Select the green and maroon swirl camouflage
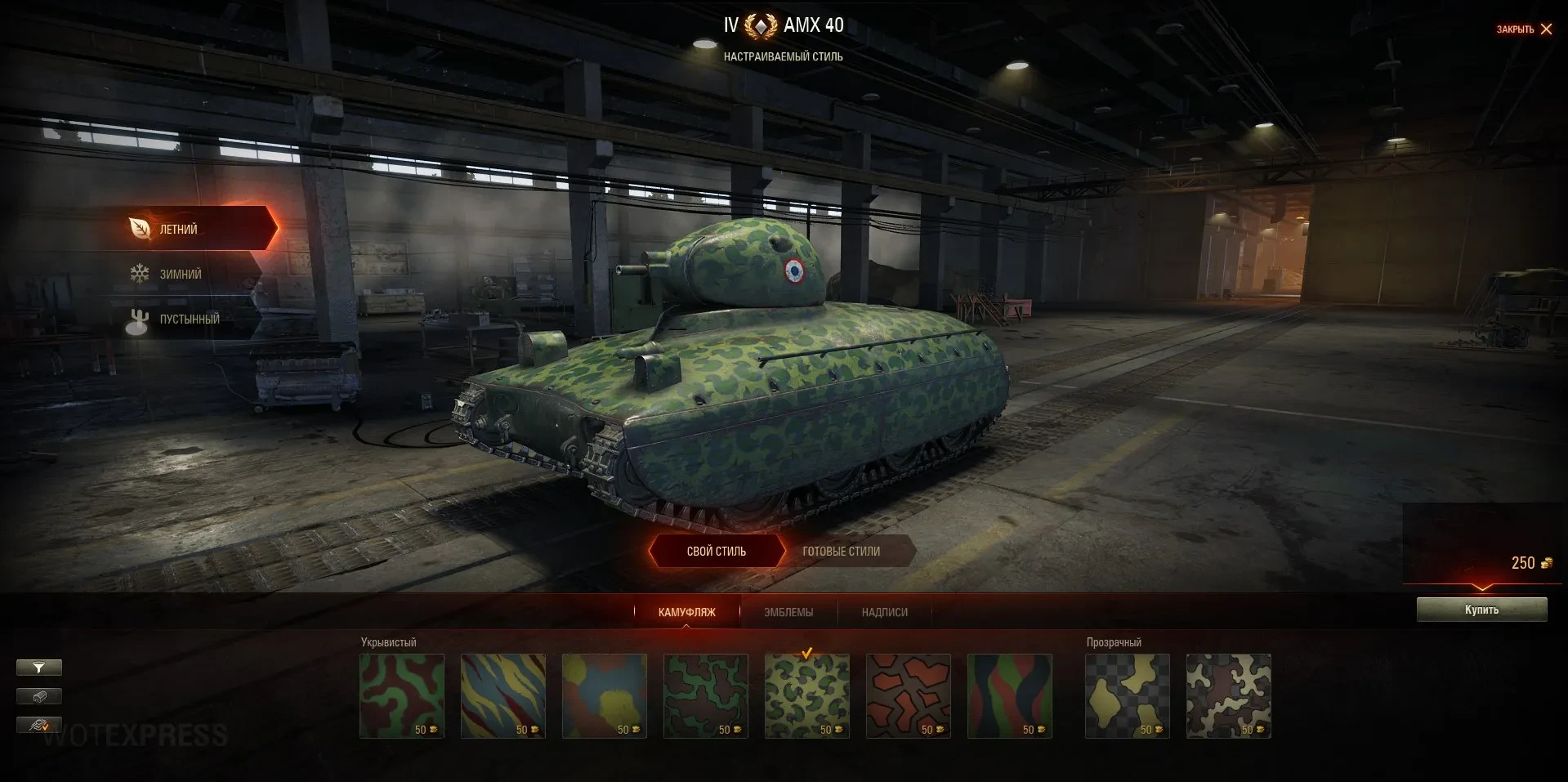 pos(402,695)
